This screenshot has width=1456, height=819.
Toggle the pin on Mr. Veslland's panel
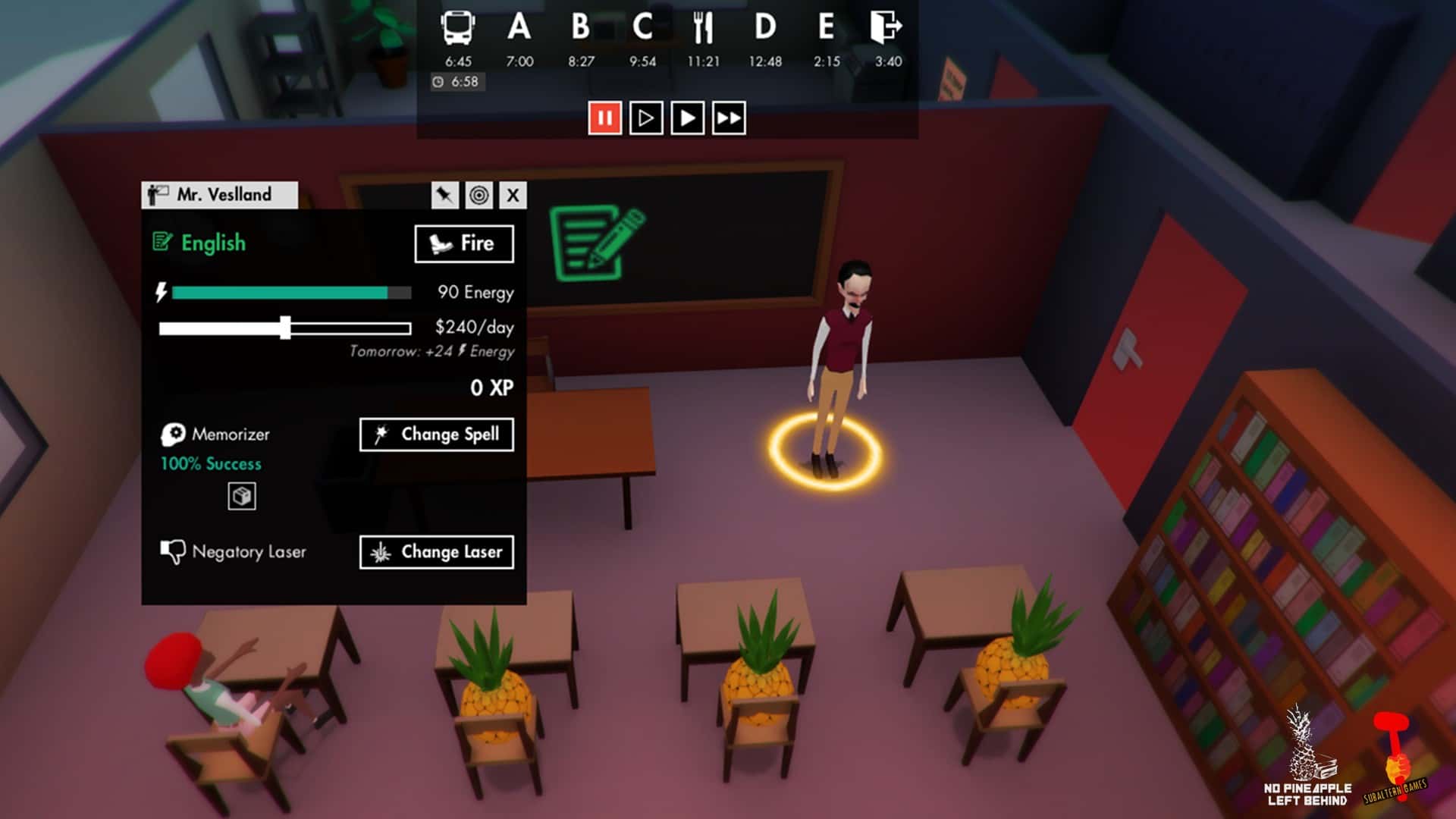(444, 195)
